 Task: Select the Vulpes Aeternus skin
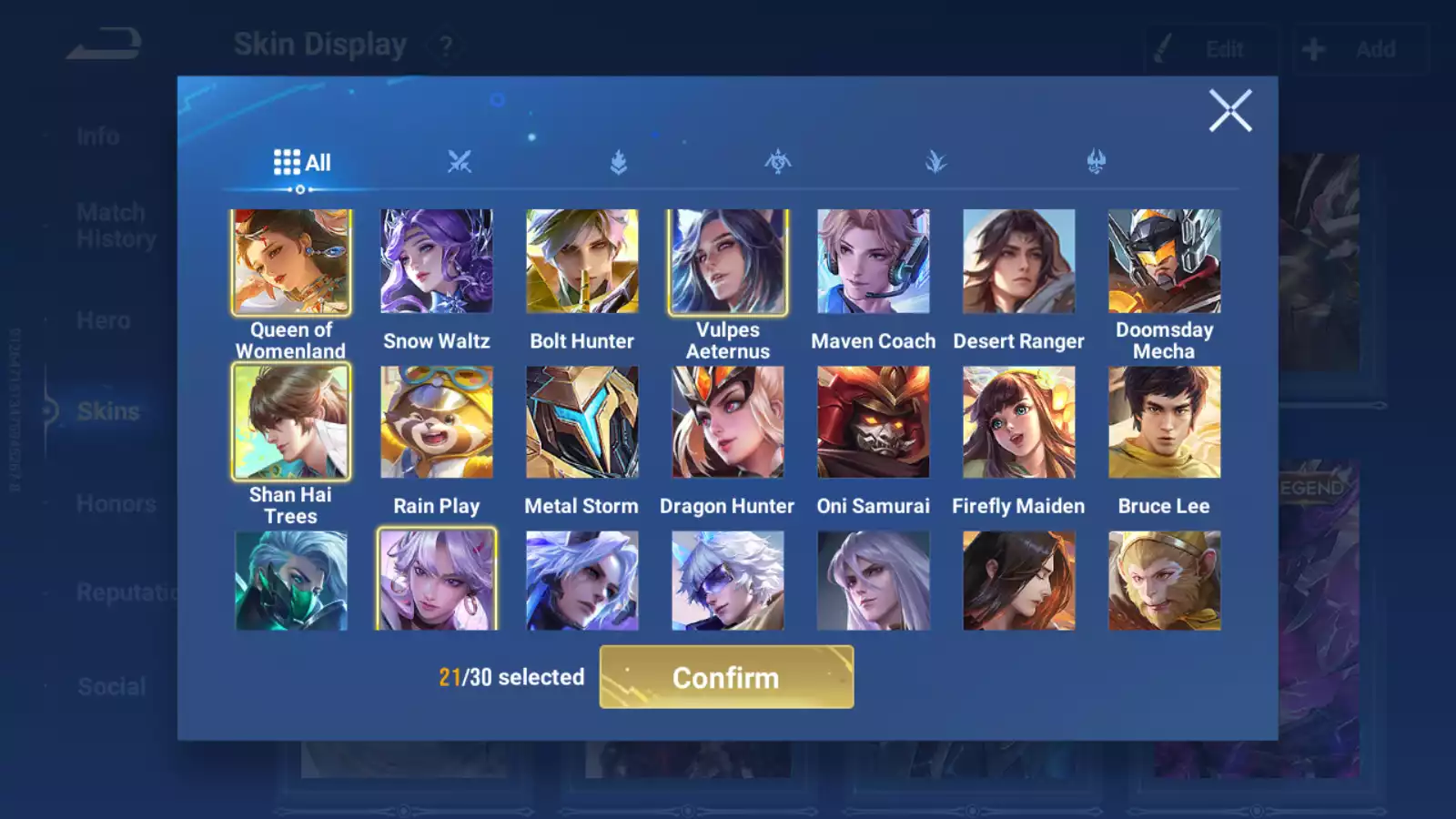pyautogui.click(x=728, y=262)
